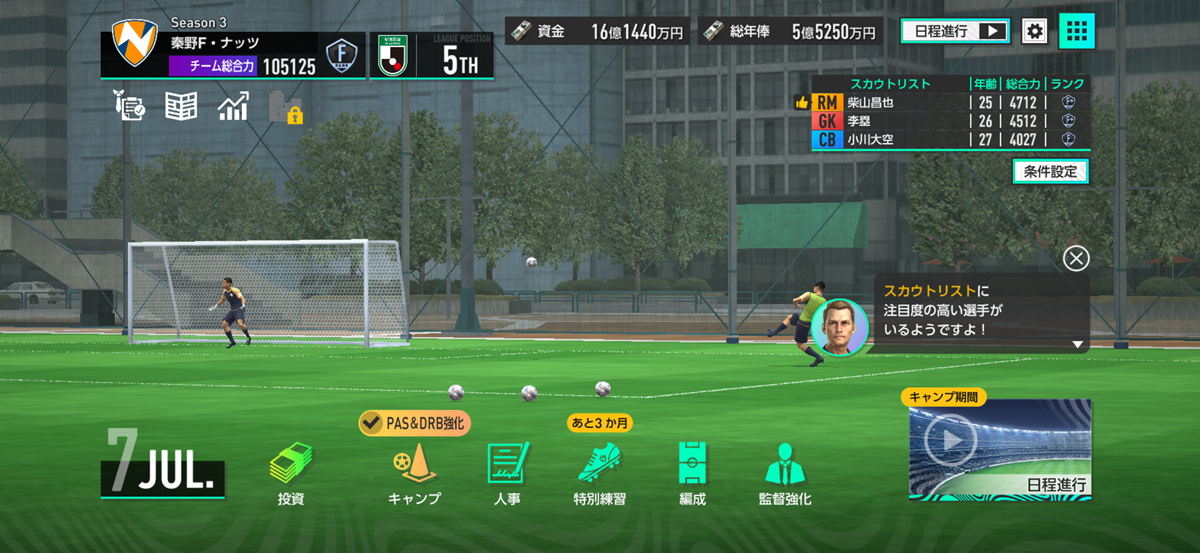Close the scout advisor message bubble
Viewport: 1200px width, 553px height.
pyautogui.click(x=1076, y=259)
